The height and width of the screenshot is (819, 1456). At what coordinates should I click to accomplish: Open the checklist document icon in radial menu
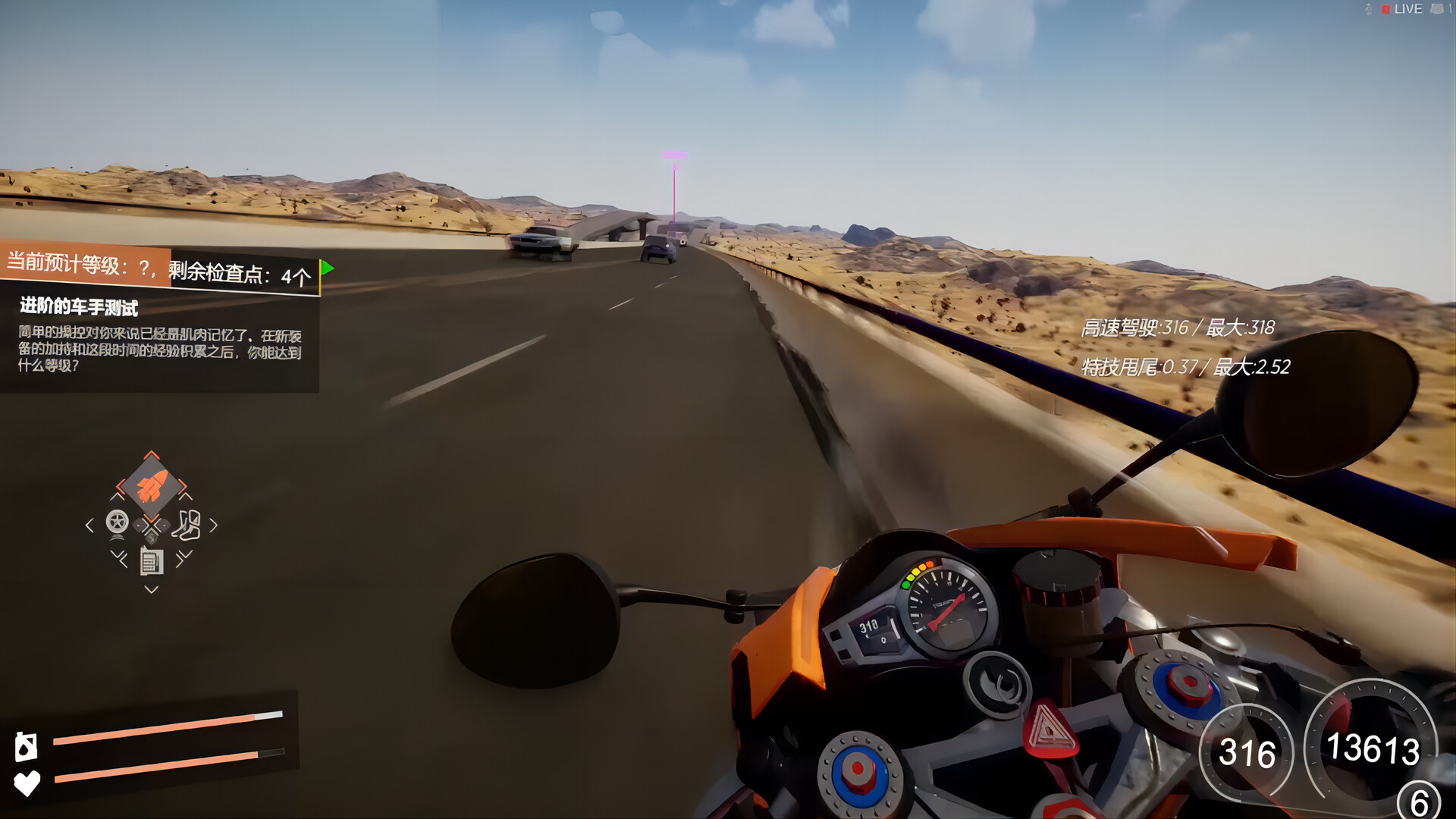pyautogui.click(x=151, y=563)
